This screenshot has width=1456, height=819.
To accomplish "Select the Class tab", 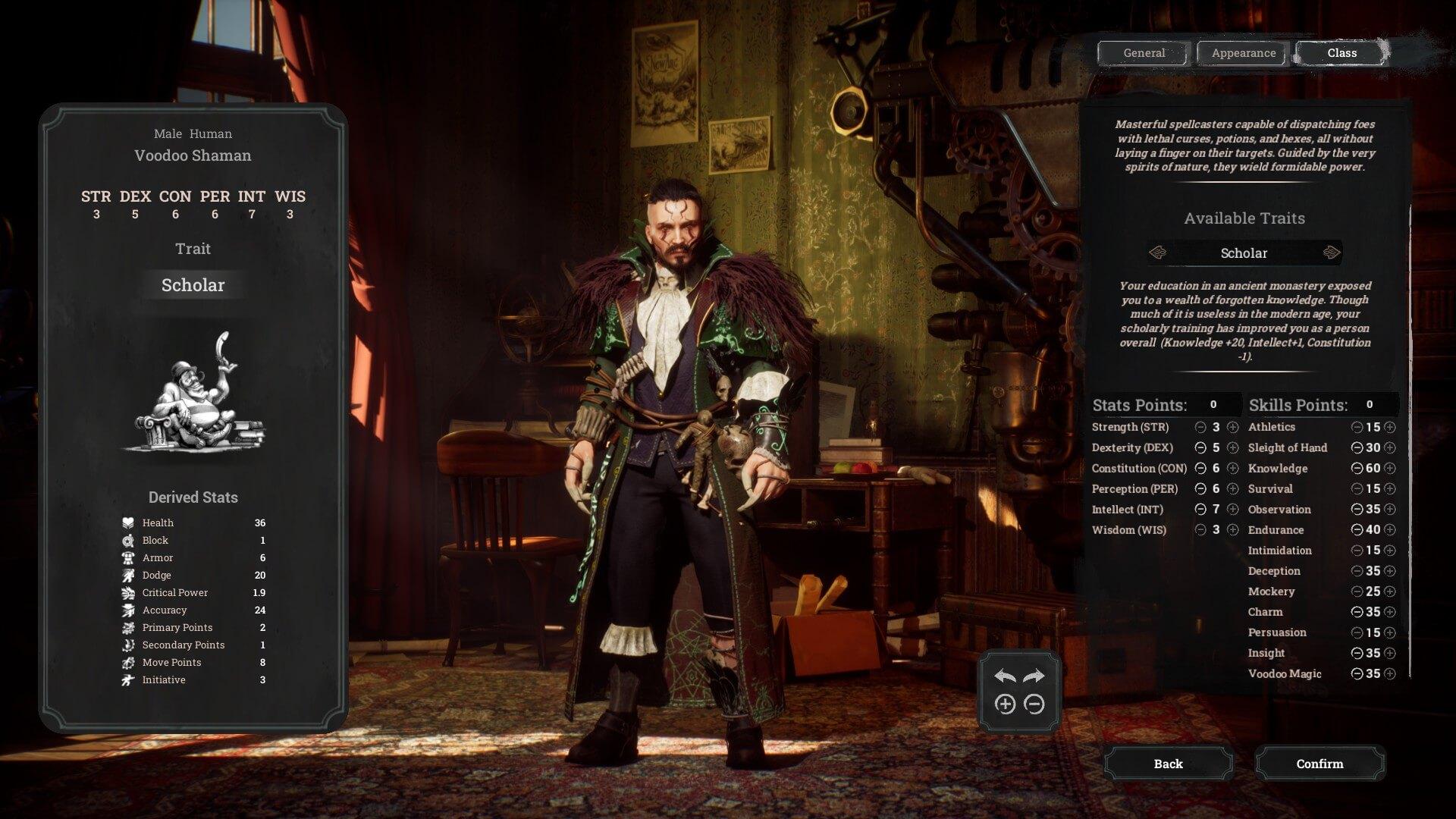I will pos(1341,53).
